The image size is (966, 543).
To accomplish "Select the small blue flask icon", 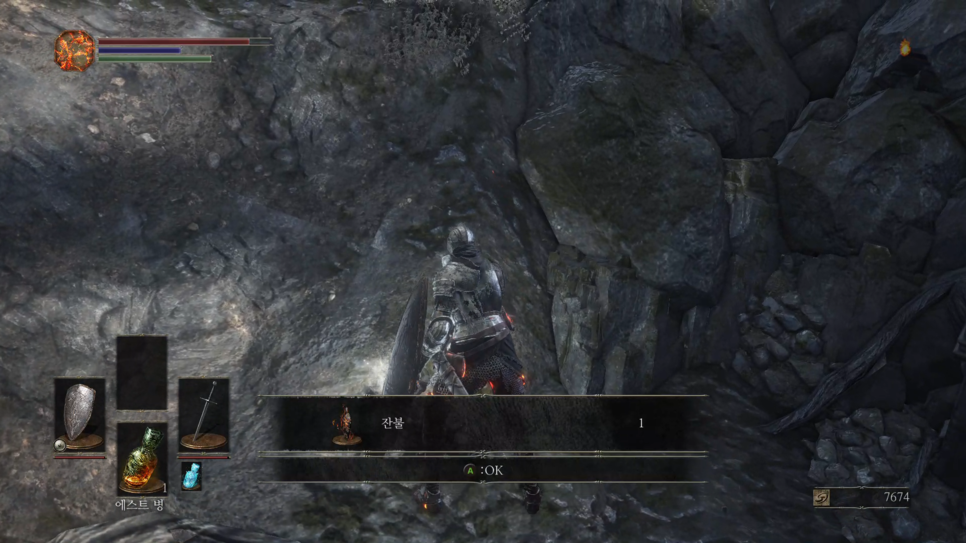I will click(190, 476).
